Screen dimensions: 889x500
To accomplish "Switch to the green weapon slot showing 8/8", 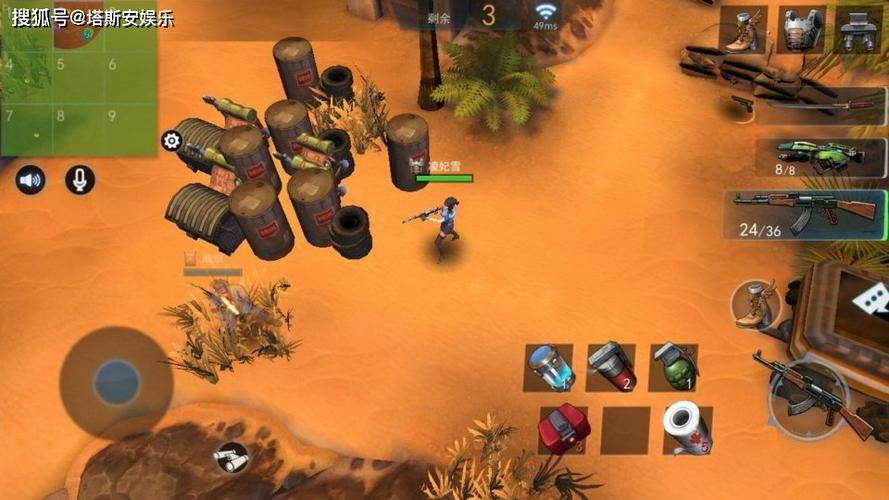I will click(x=831, y=157).
